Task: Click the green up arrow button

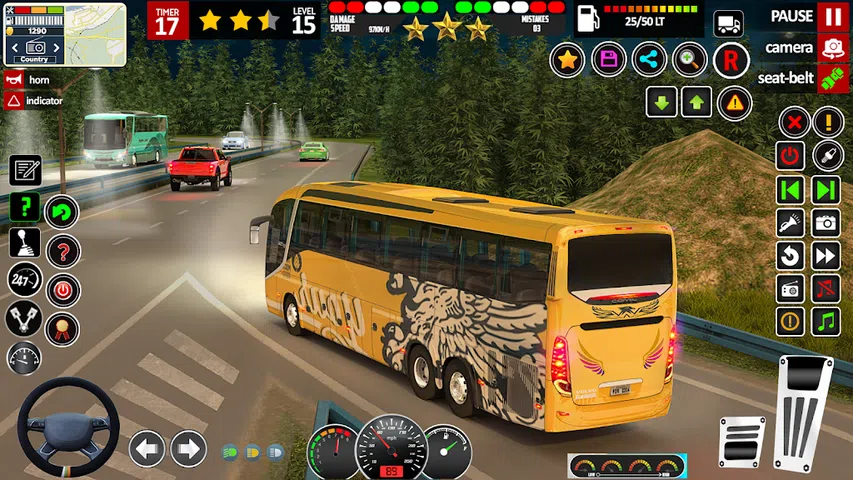Action: (696, 101)
